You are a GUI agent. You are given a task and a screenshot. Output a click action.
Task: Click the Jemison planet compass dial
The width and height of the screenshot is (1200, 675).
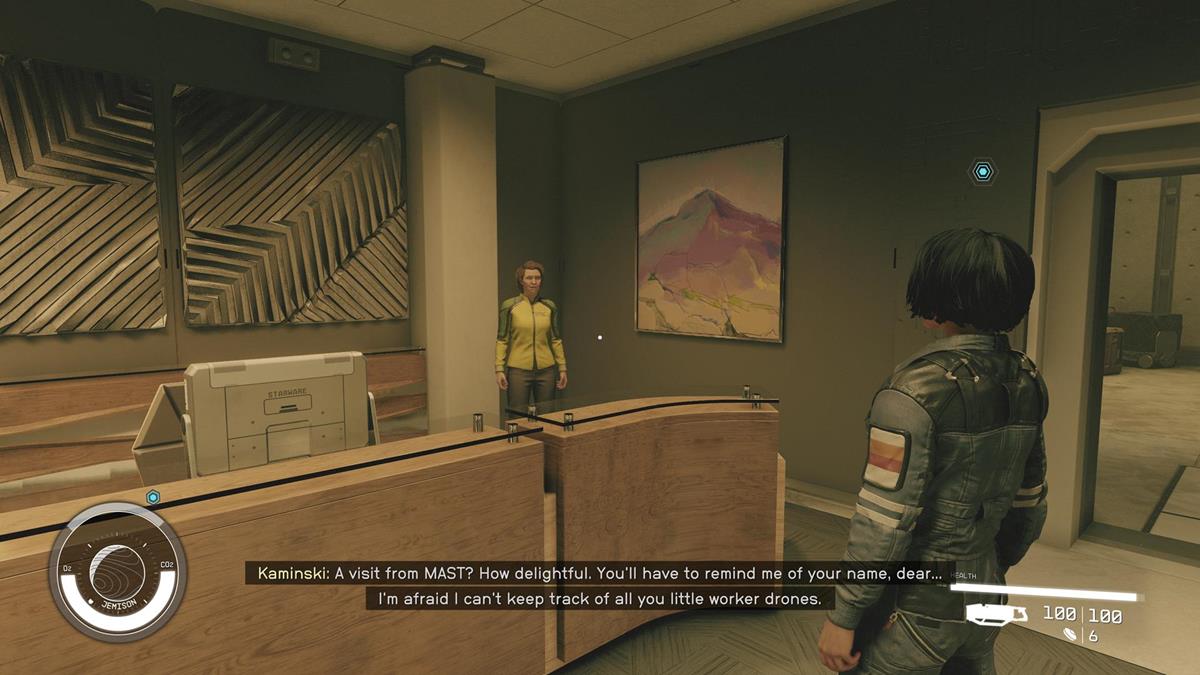117,572
